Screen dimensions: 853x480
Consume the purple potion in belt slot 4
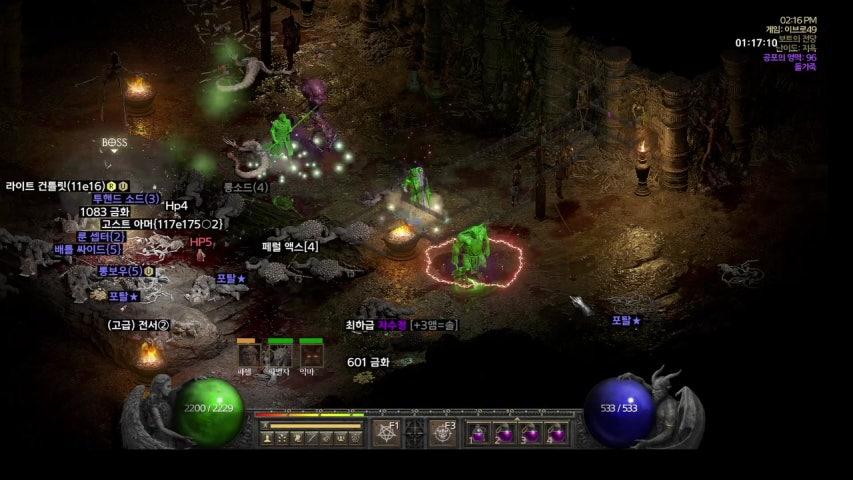point(557,434)
